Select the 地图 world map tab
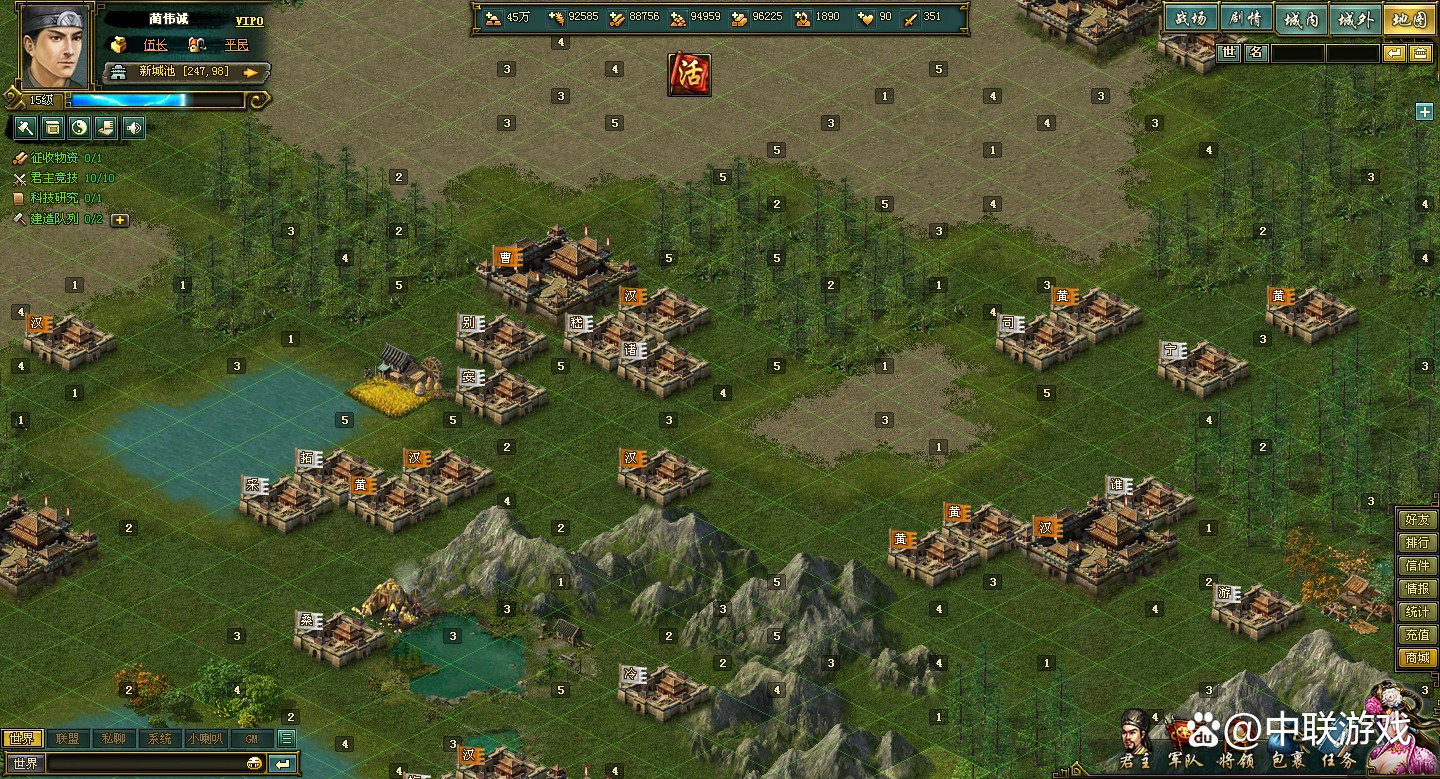 point(1410,19)
